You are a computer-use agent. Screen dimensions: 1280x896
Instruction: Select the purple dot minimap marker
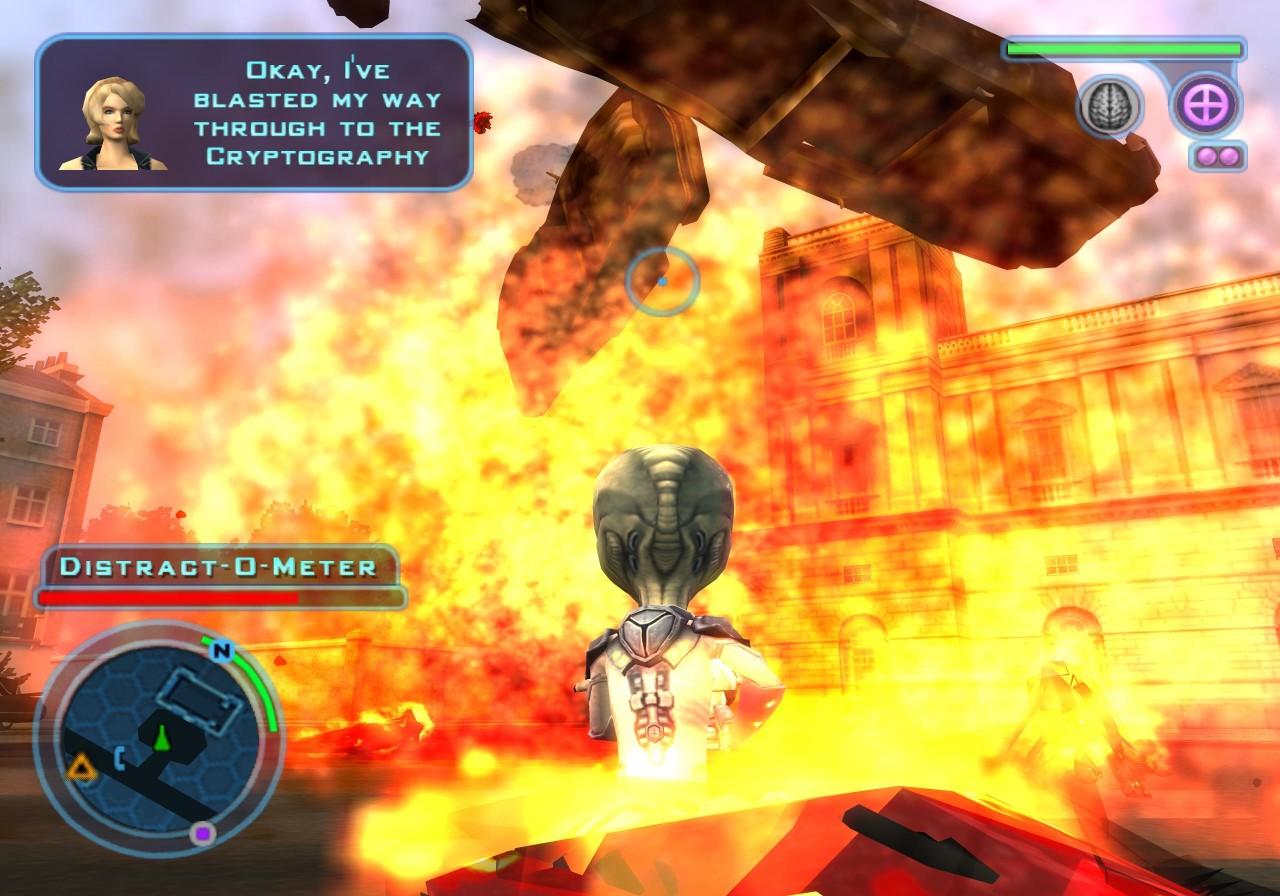tap(203, 833)
